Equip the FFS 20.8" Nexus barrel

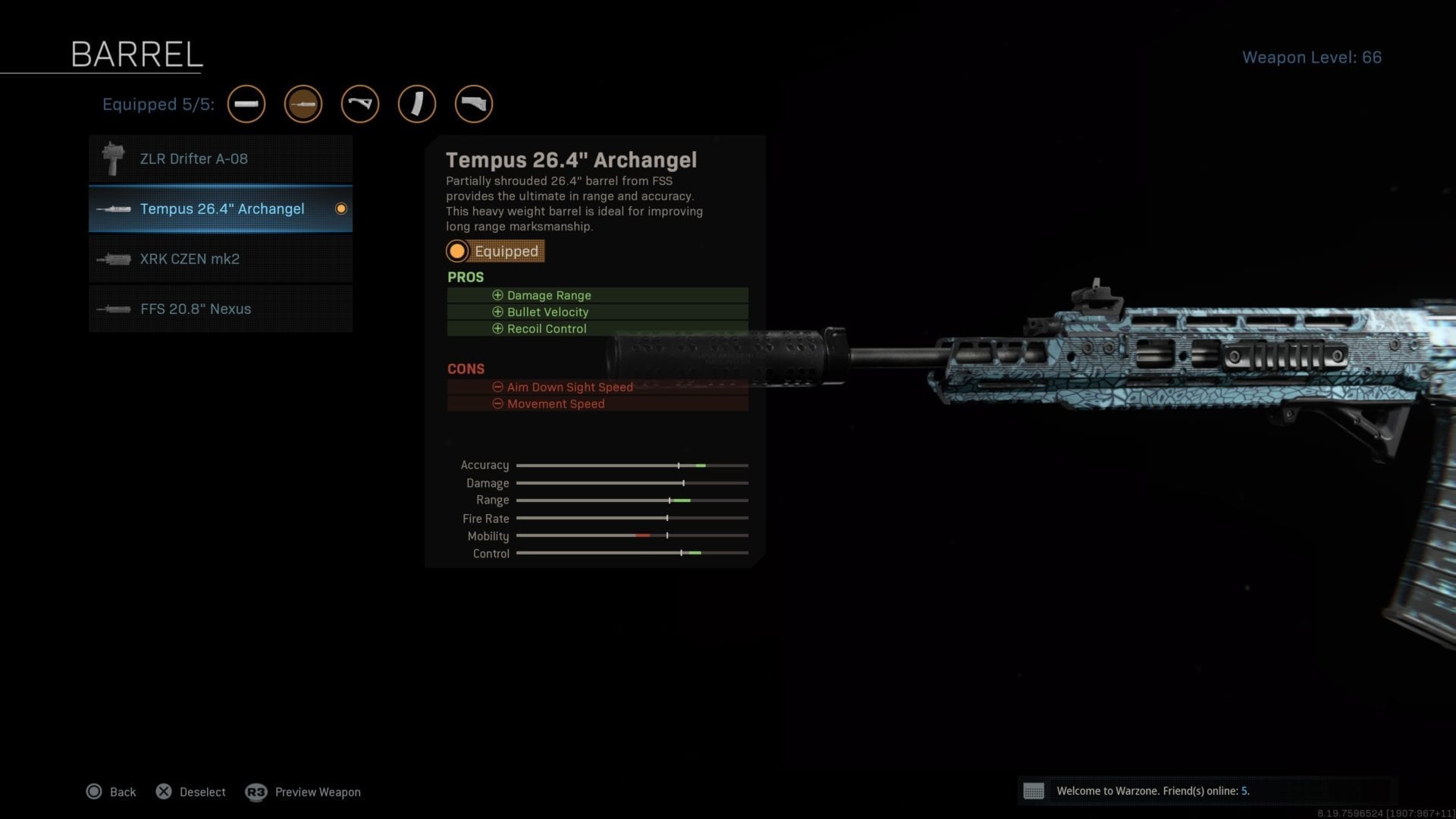pyautogui.click(x=220, y=309)
